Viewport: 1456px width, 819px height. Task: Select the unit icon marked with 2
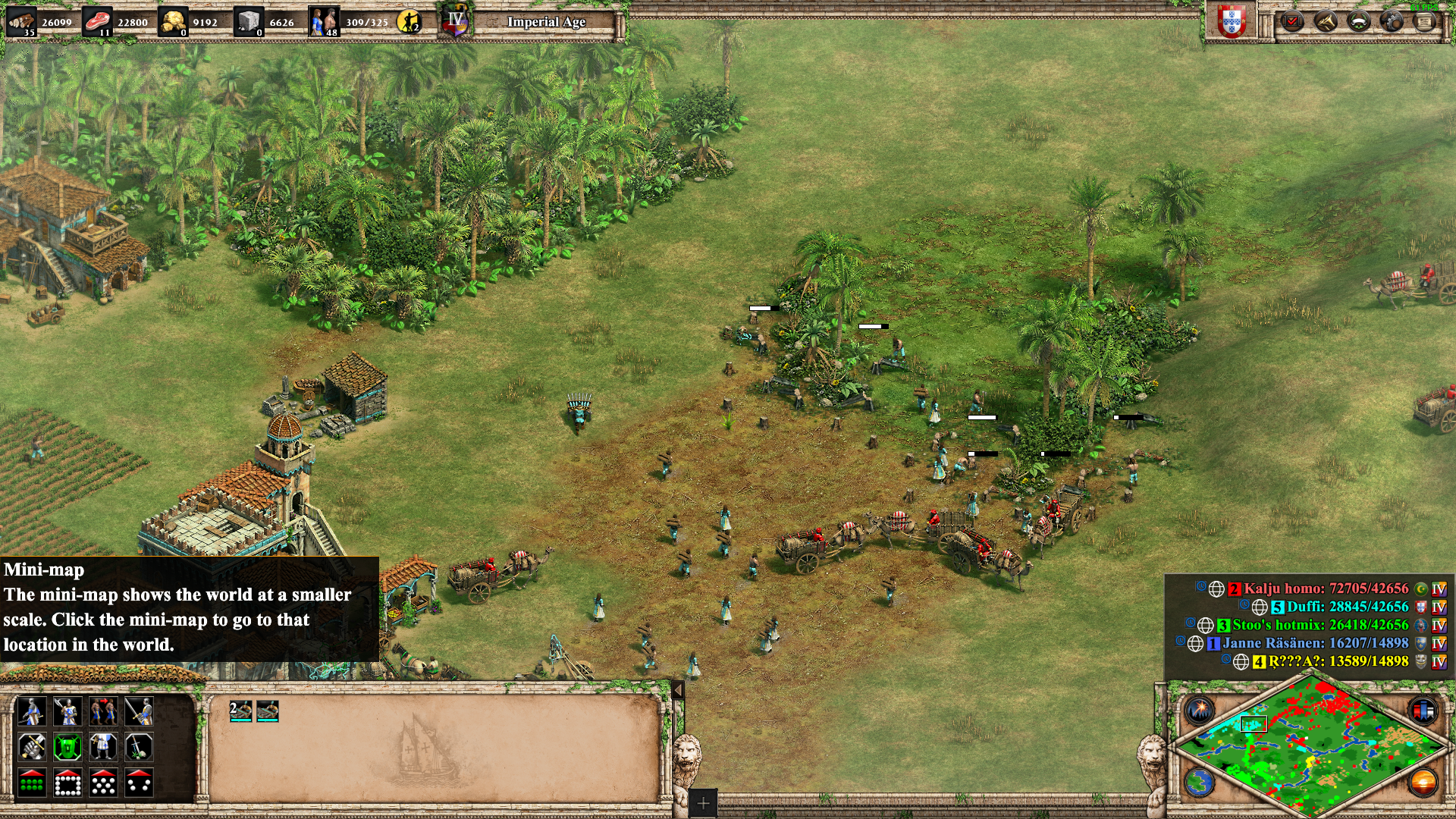point(241,711)
